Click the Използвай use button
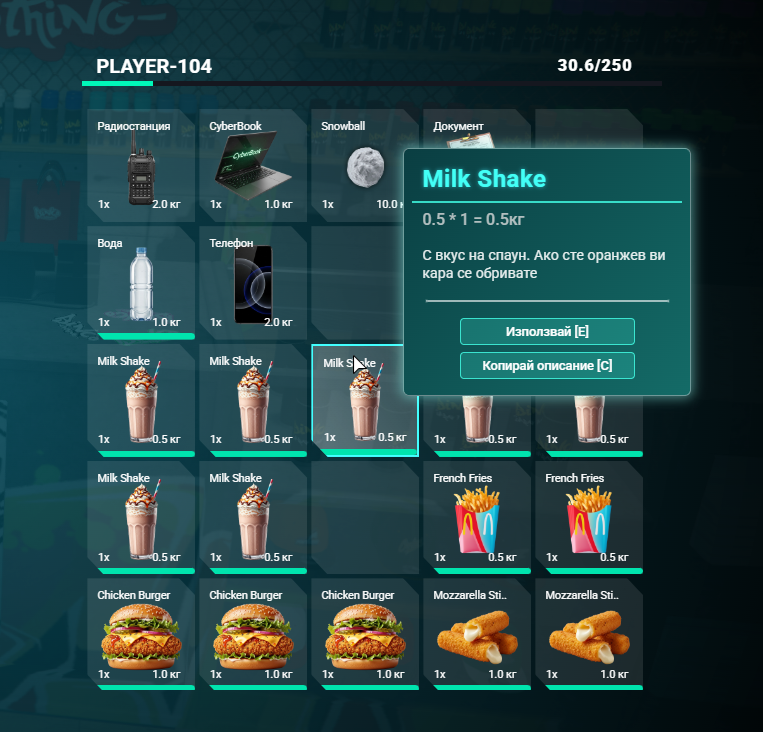Image resolution: width=763 pixels, height=732 pixels. point(547,331)
